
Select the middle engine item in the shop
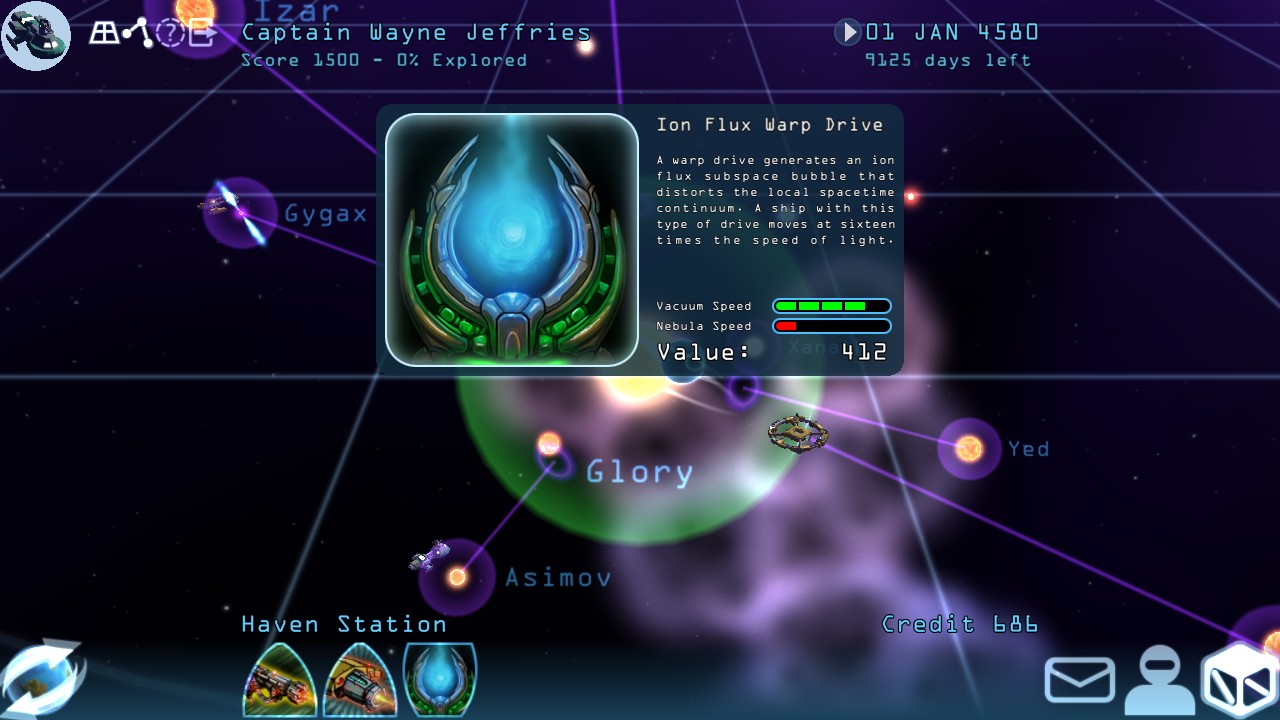point(359,679)
